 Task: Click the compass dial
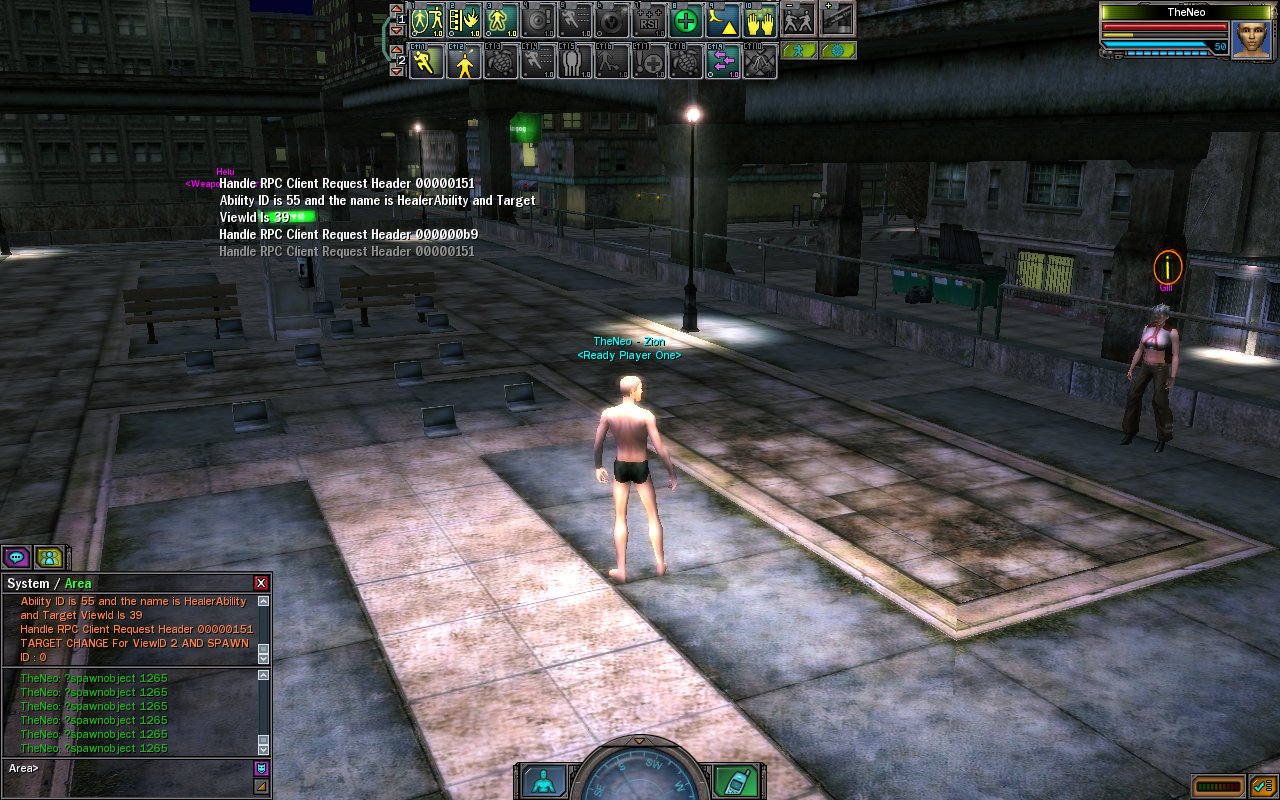640,778
